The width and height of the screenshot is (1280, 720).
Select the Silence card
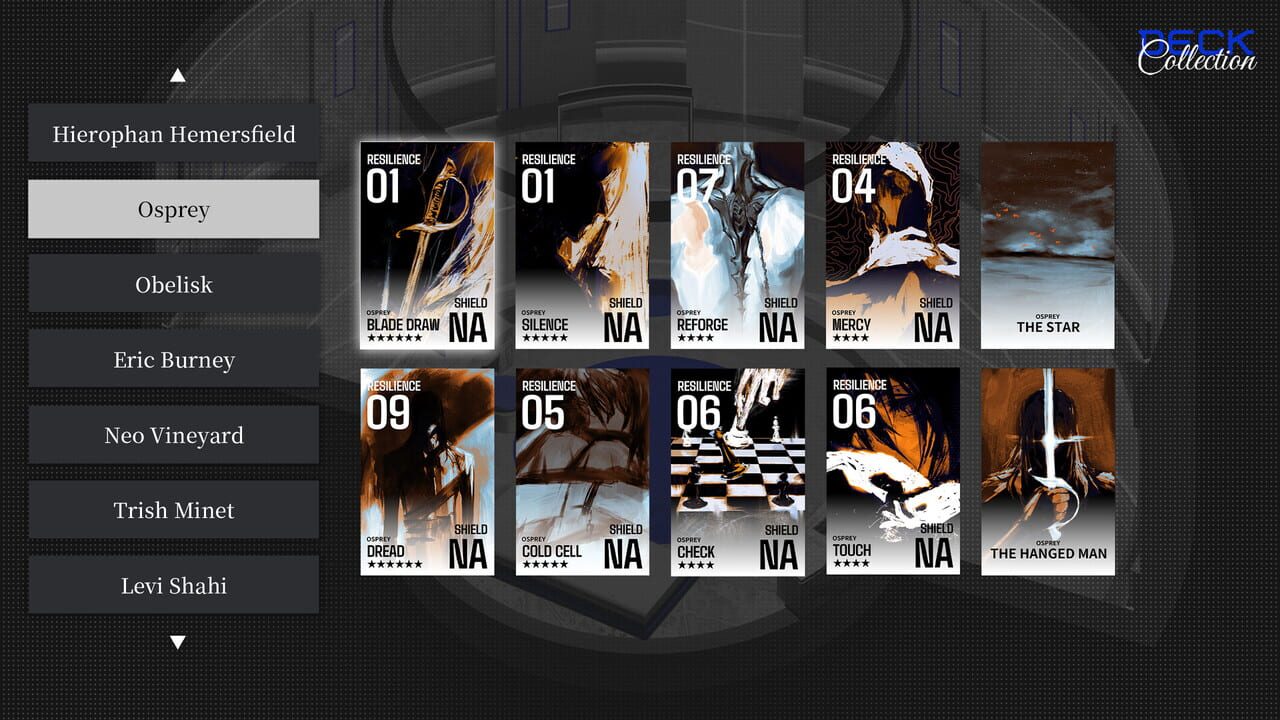point(581,246)
